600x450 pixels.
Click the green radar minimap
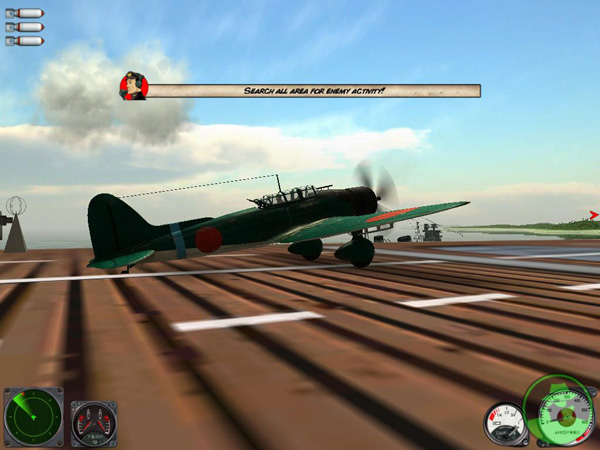tap(33, 417)
